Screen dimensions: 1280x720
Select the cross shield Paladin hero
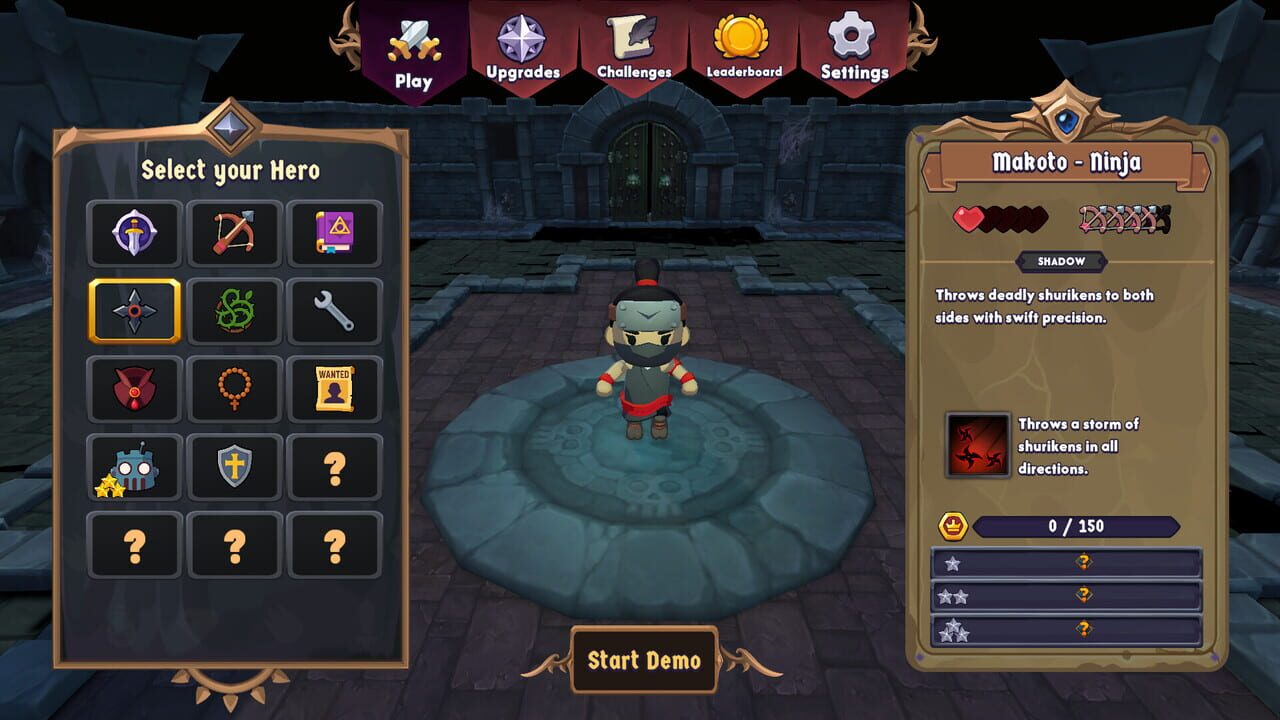click(x=234, y=467)
